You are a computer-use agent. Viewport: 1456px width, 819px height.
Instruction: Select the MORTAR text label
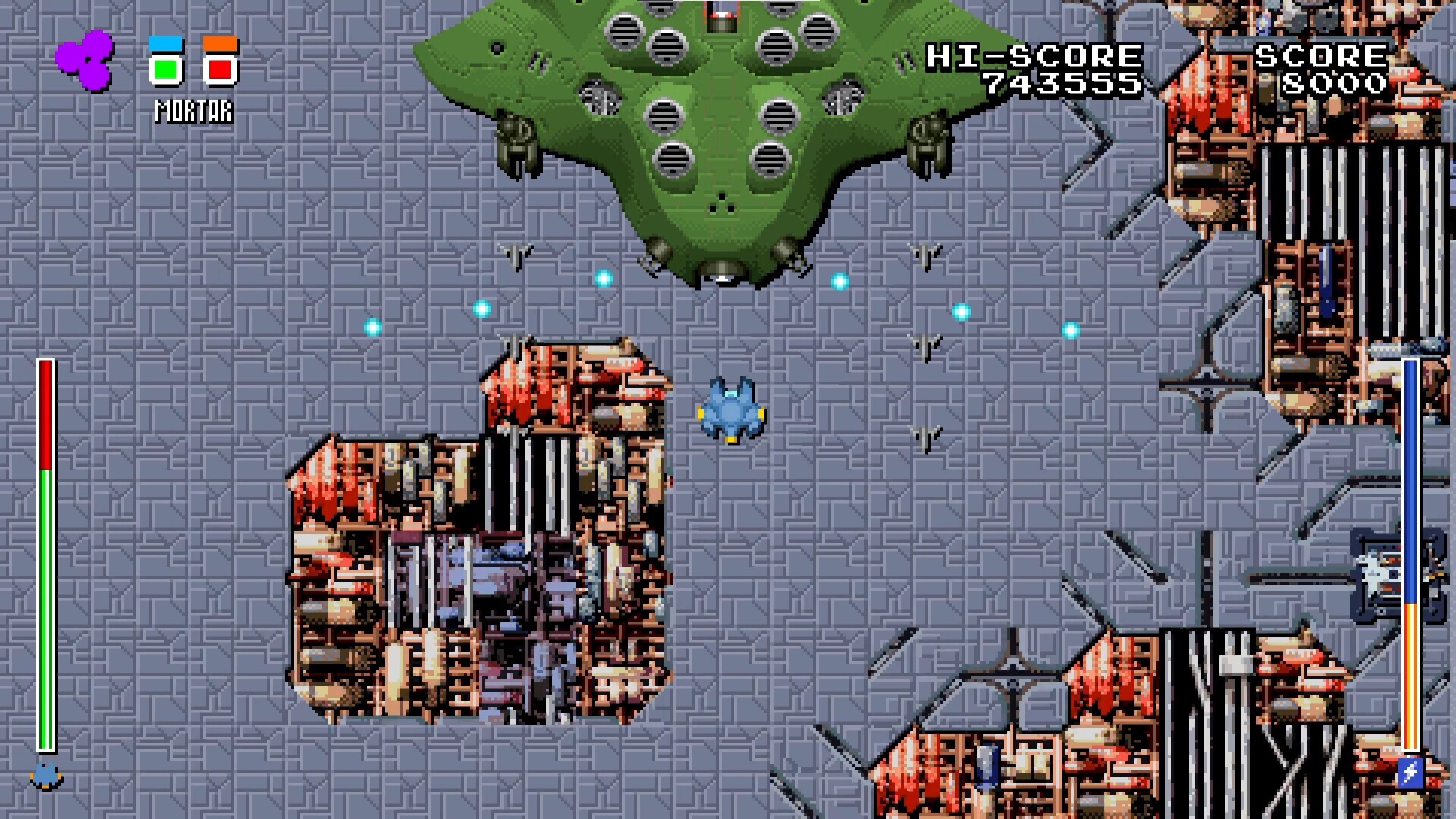point(192,111)
